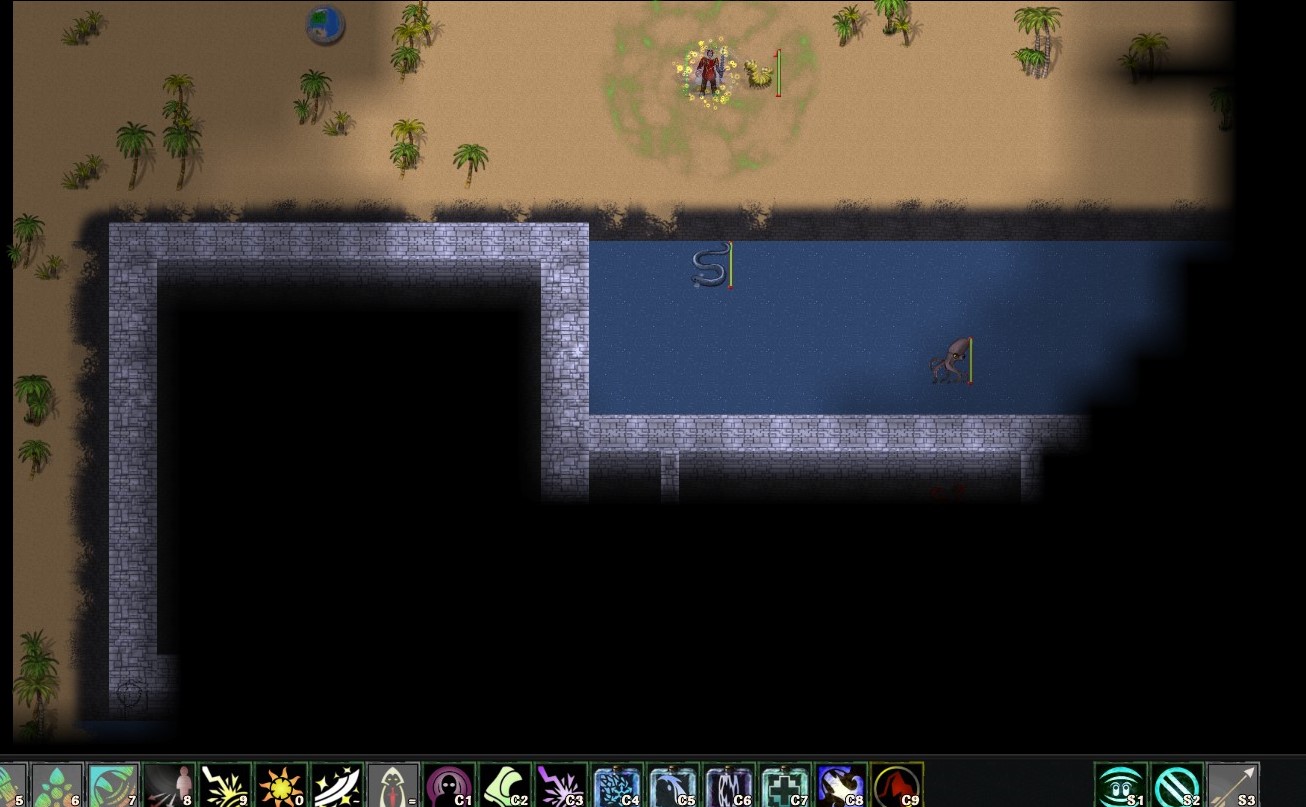Activate the cross-marked healing jar C7
This screenshot has width=1306, height=807.
coord(785,785)
